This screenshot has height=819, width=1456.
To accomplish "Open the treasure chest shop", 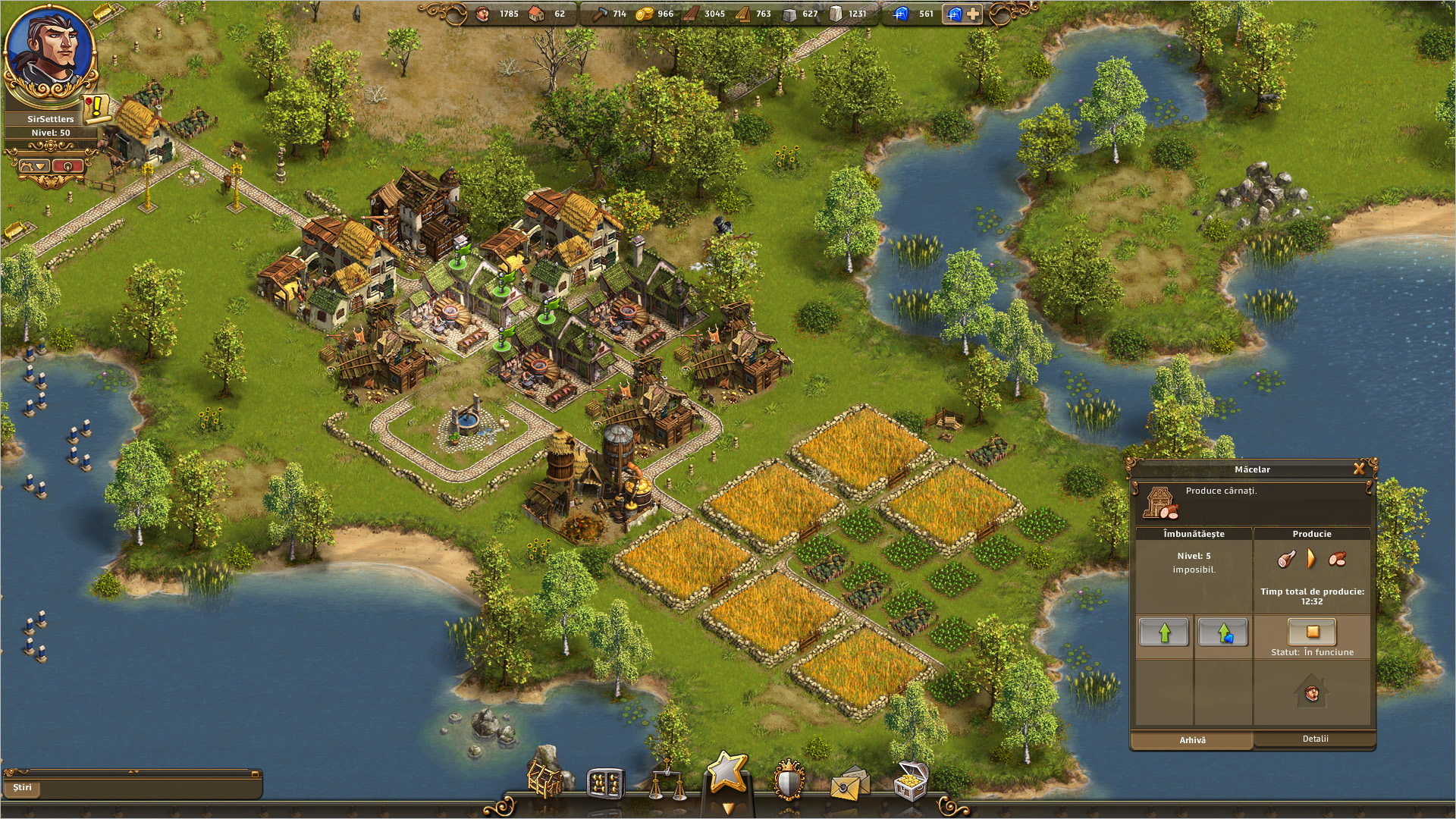I will (x=911, y=781).
